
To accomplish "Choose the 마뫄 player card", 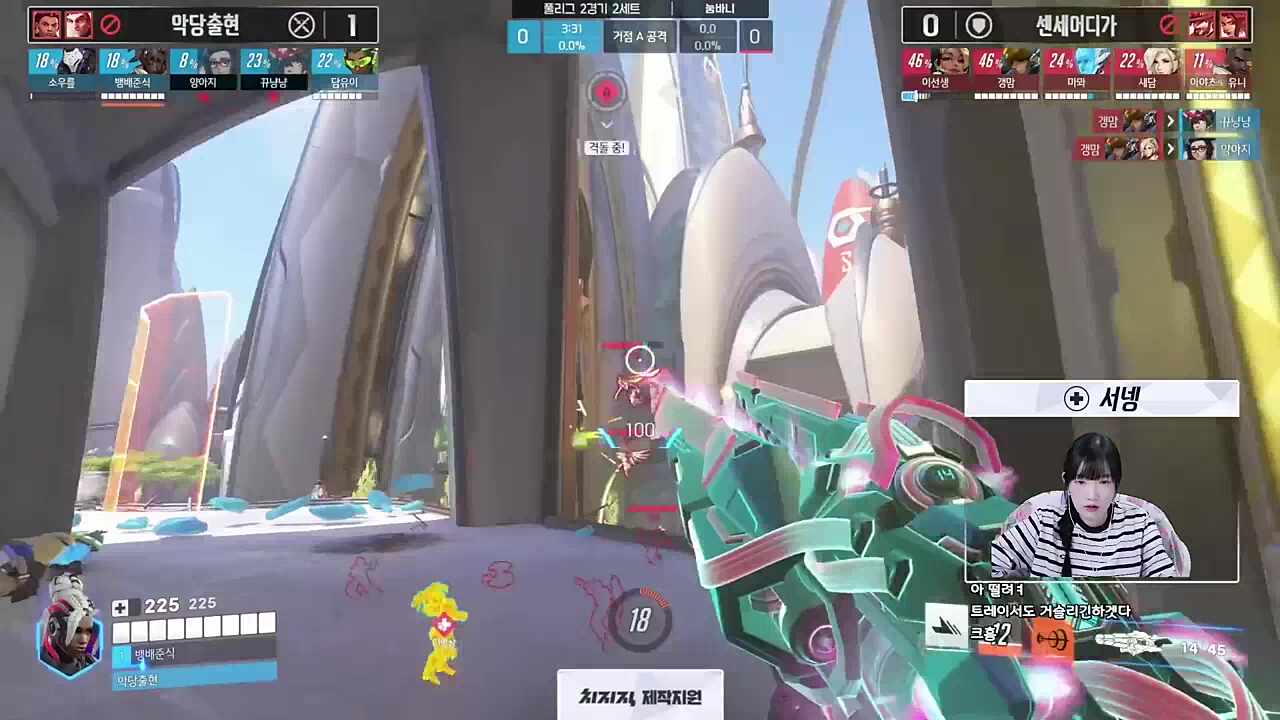I will (x=1077, y=70).
